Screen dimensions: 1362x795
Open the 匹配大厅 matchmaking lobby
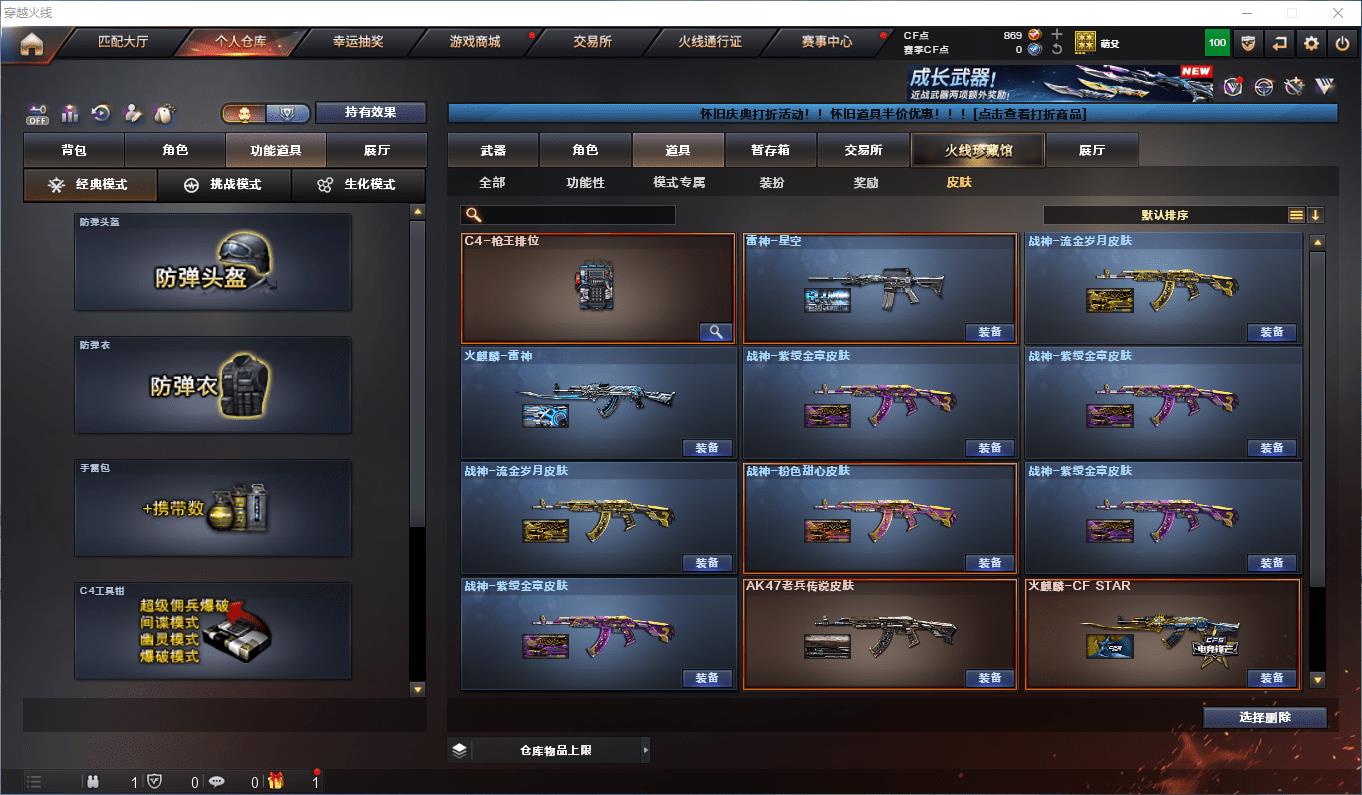[x=123, y=42]
